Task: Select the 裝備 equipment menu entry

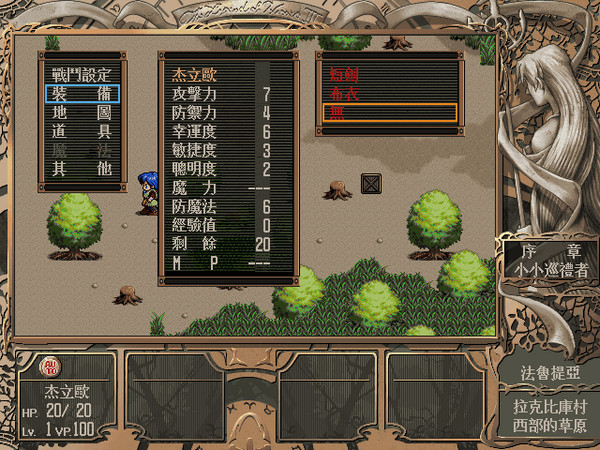Action: [82, 94]
